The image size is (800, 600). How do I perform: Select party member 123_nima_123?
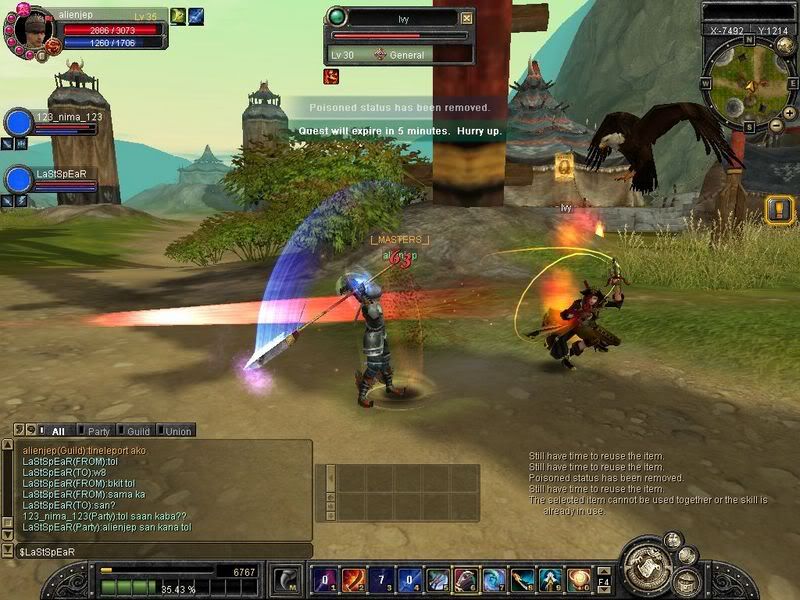pos(20,123)
